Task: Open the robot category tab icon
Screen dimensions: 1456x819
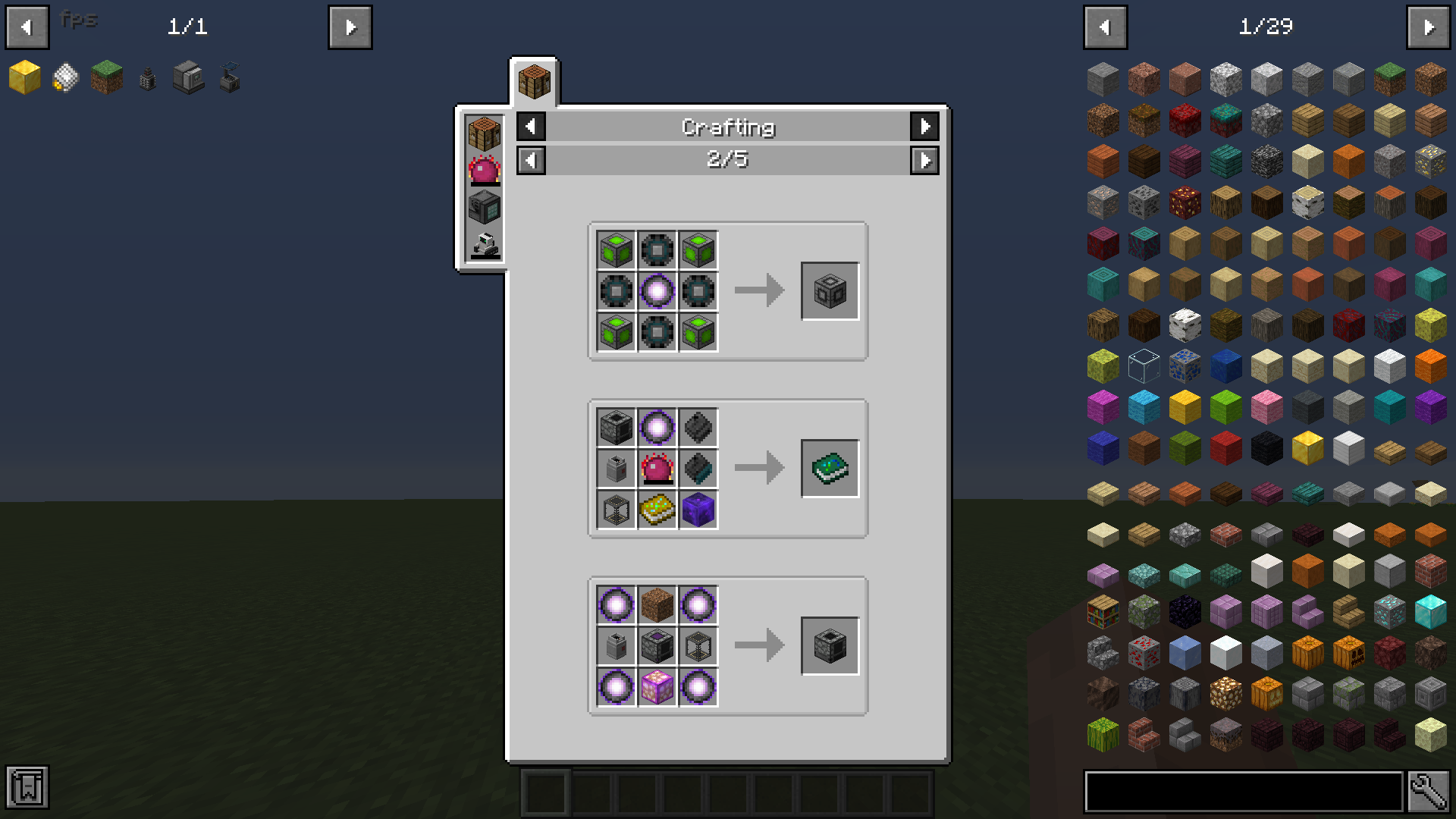Action: coord(484,240)
